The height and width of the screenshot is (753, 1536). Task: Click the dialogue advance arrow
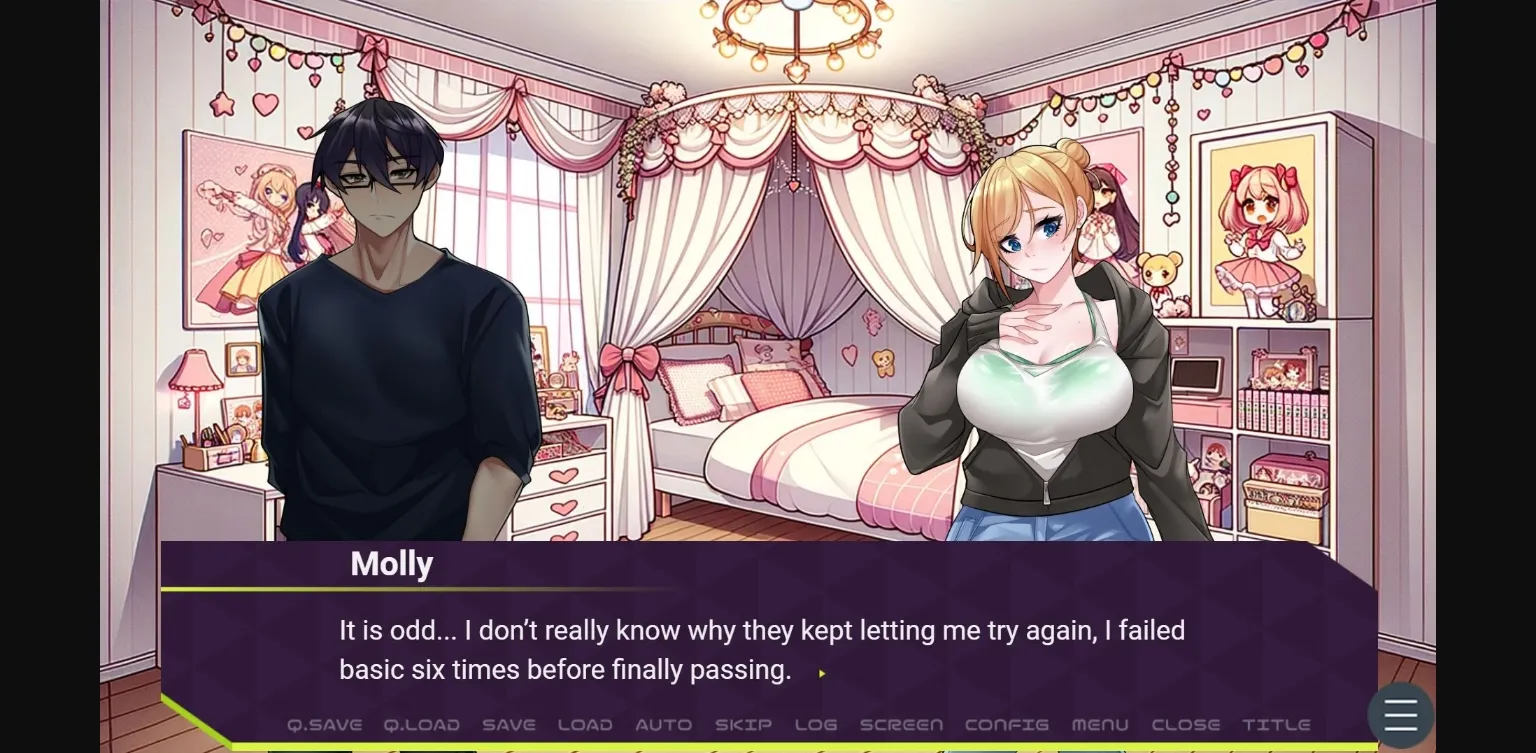822,674
